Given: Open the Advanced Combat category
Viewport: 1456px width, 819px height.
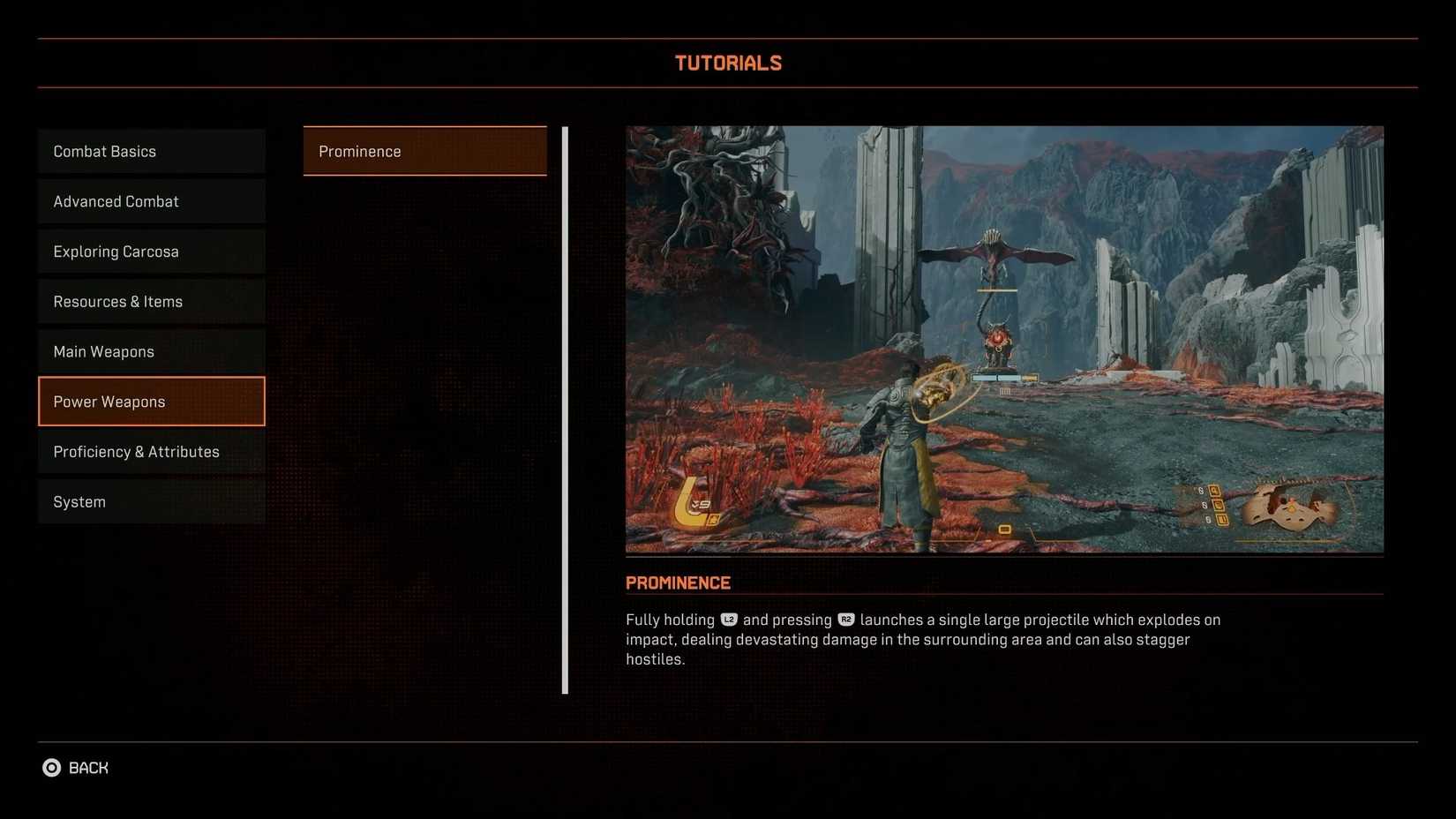Looking at the screenshot, I should tap(151, 201).
